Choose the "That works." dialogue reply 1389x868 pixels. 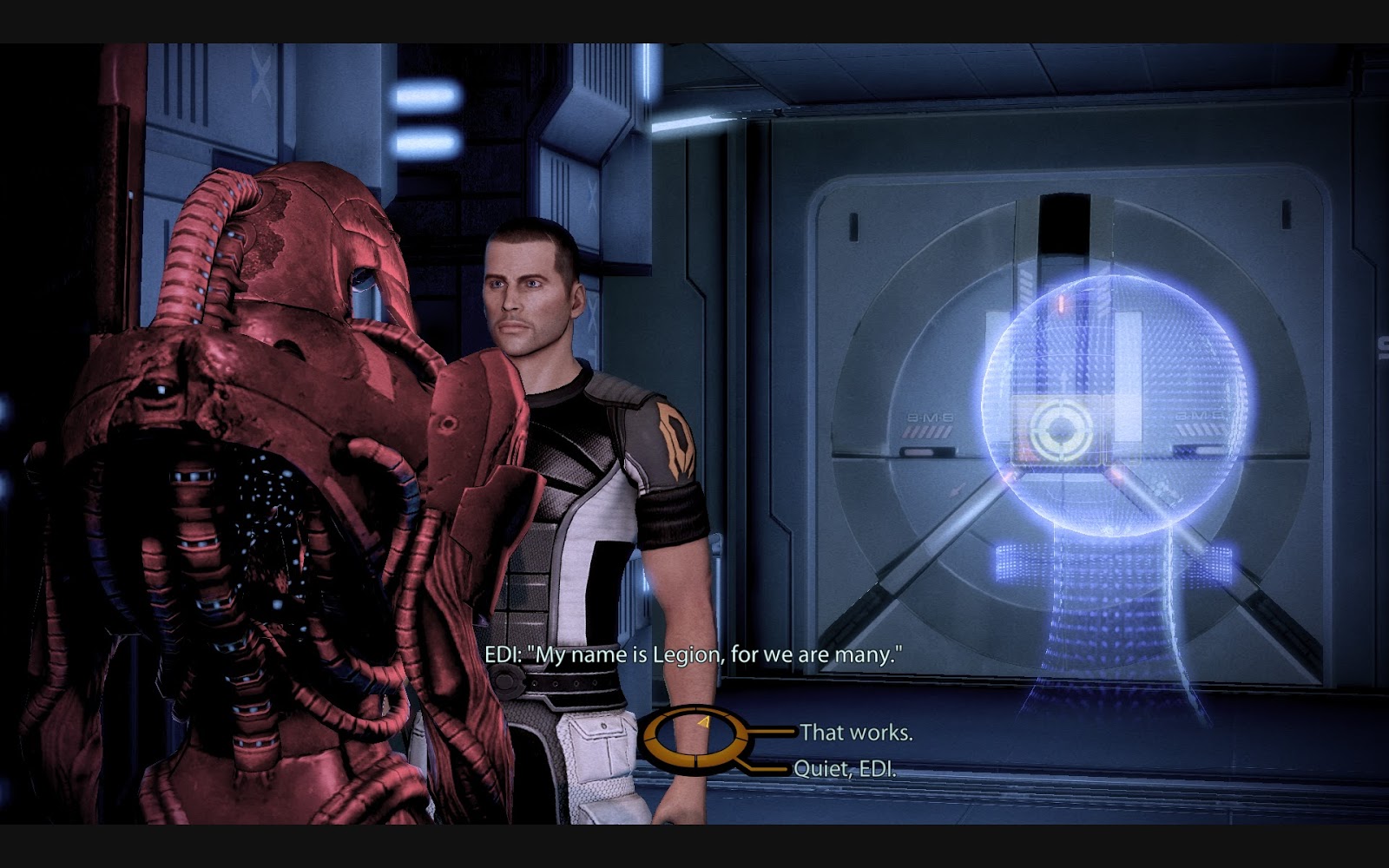856,733
